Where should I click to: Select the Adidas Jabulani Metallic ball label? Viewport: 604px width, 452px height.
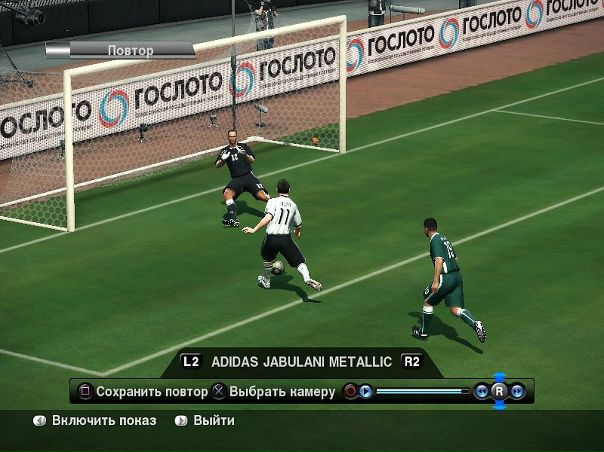[x=302, y=361]
